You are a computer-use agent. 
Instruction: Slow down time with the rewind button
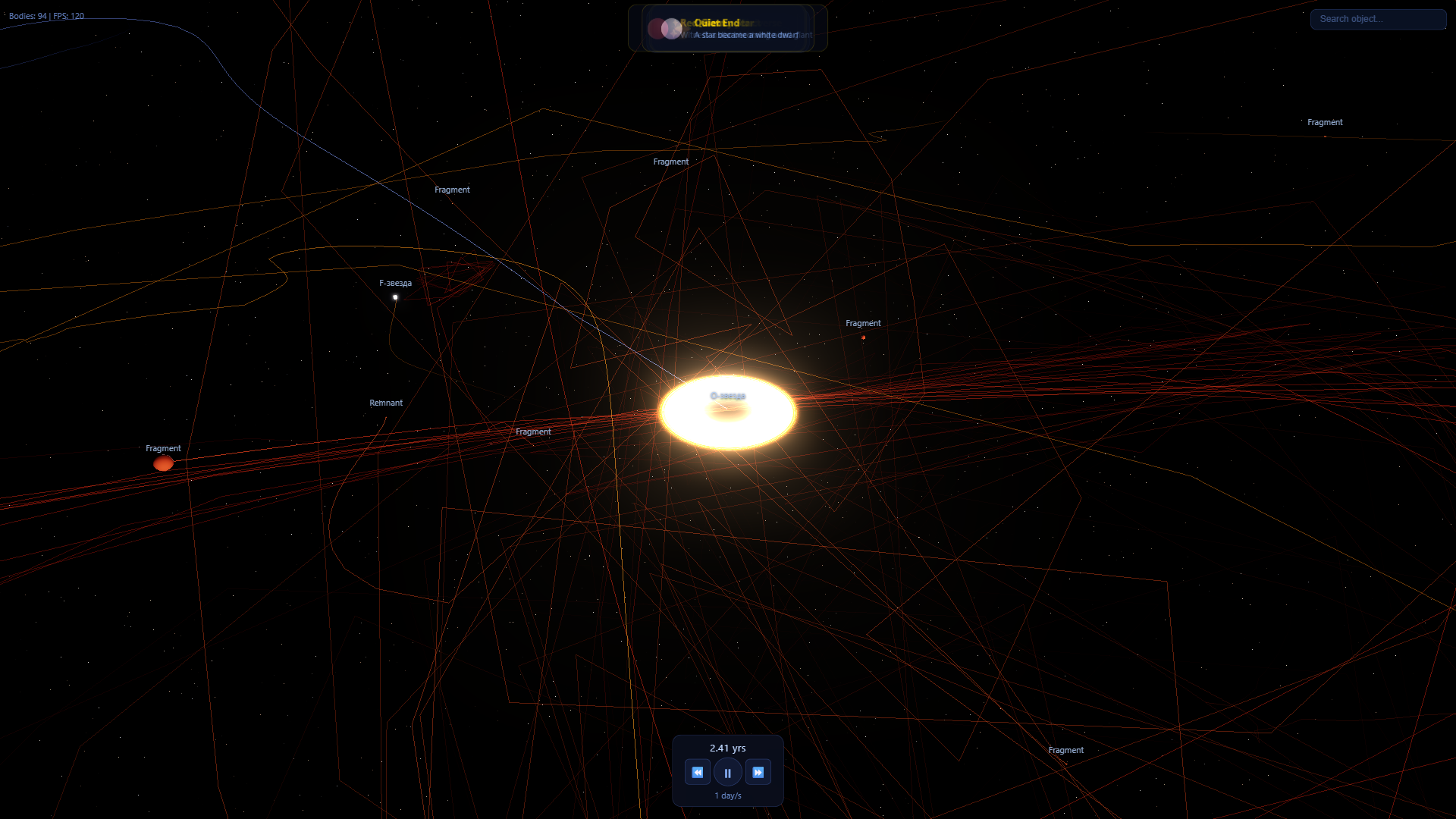pyautogui.click(x=697, y=771)
